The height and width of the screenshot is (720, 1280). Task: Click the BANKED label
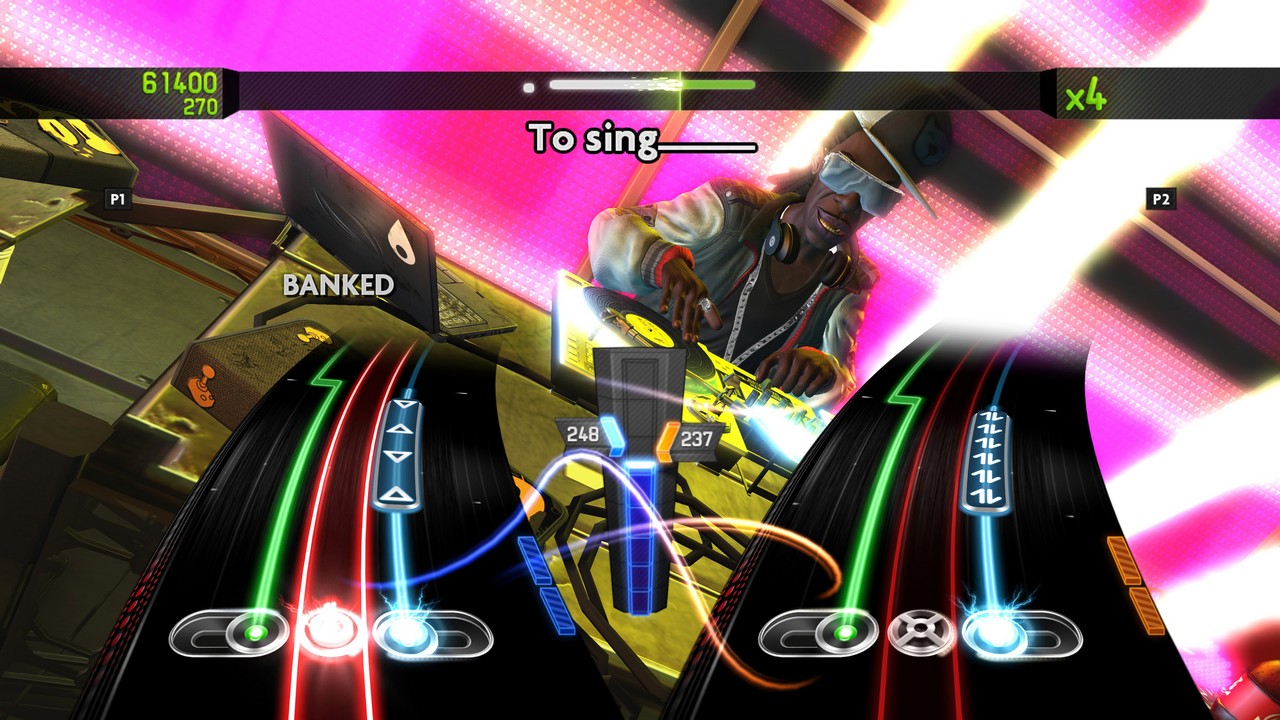pyautogui.click(x=338, y=287)
